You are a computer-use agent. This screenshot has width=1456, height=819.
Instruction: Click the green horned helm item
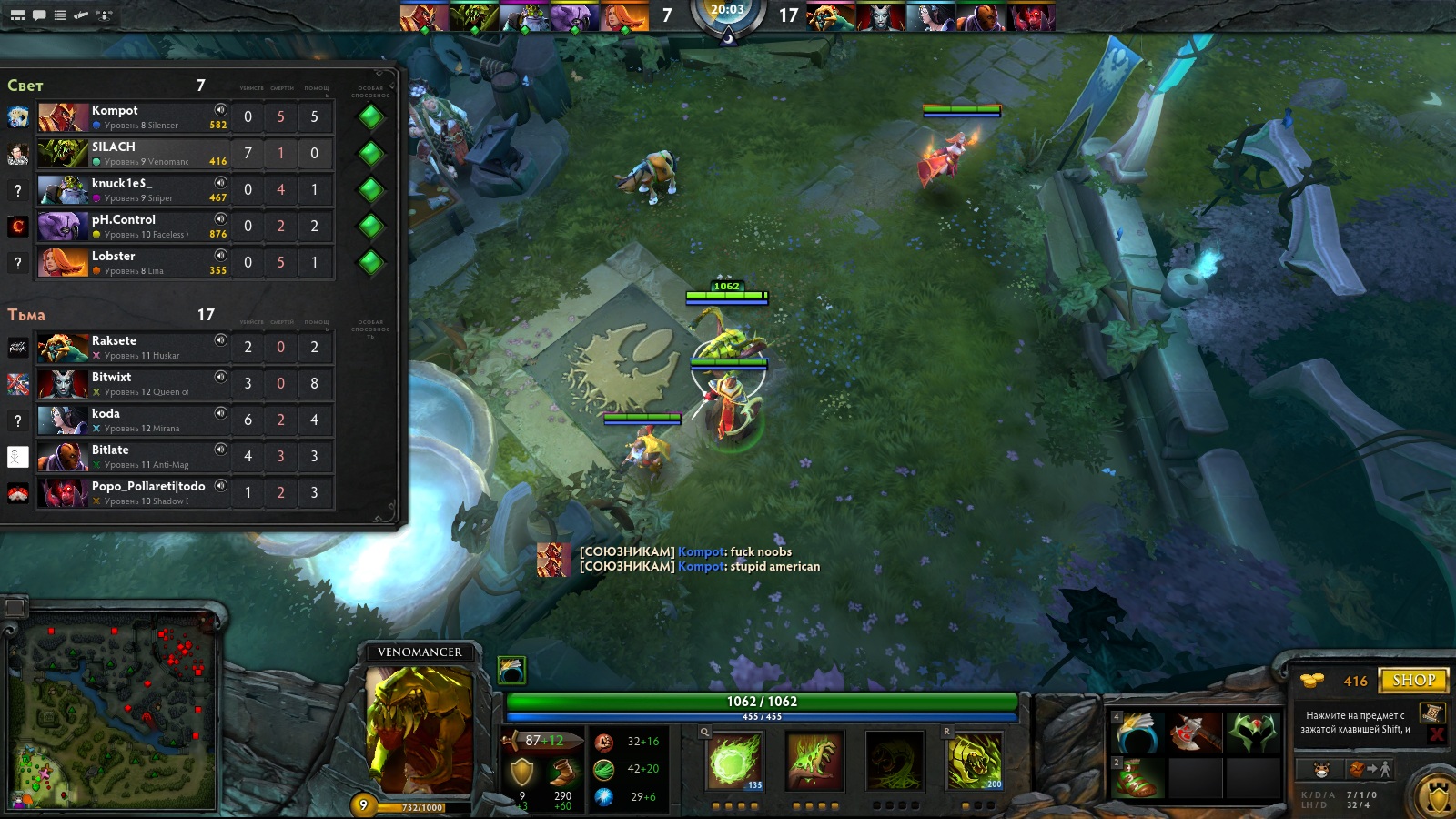pyautogui.click(x=1252, y=733)
